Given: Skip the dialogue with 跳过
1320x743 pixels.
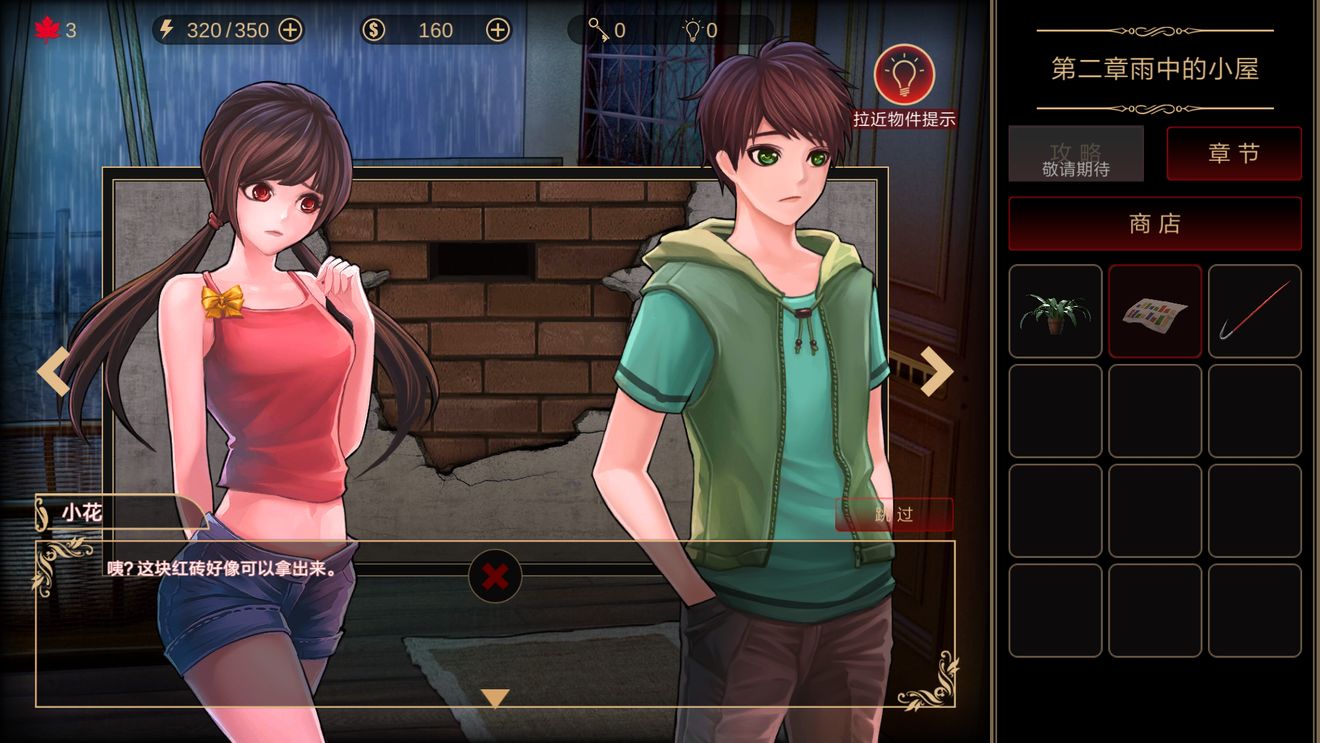Looking at the screenshot, I should coord(894,515).
